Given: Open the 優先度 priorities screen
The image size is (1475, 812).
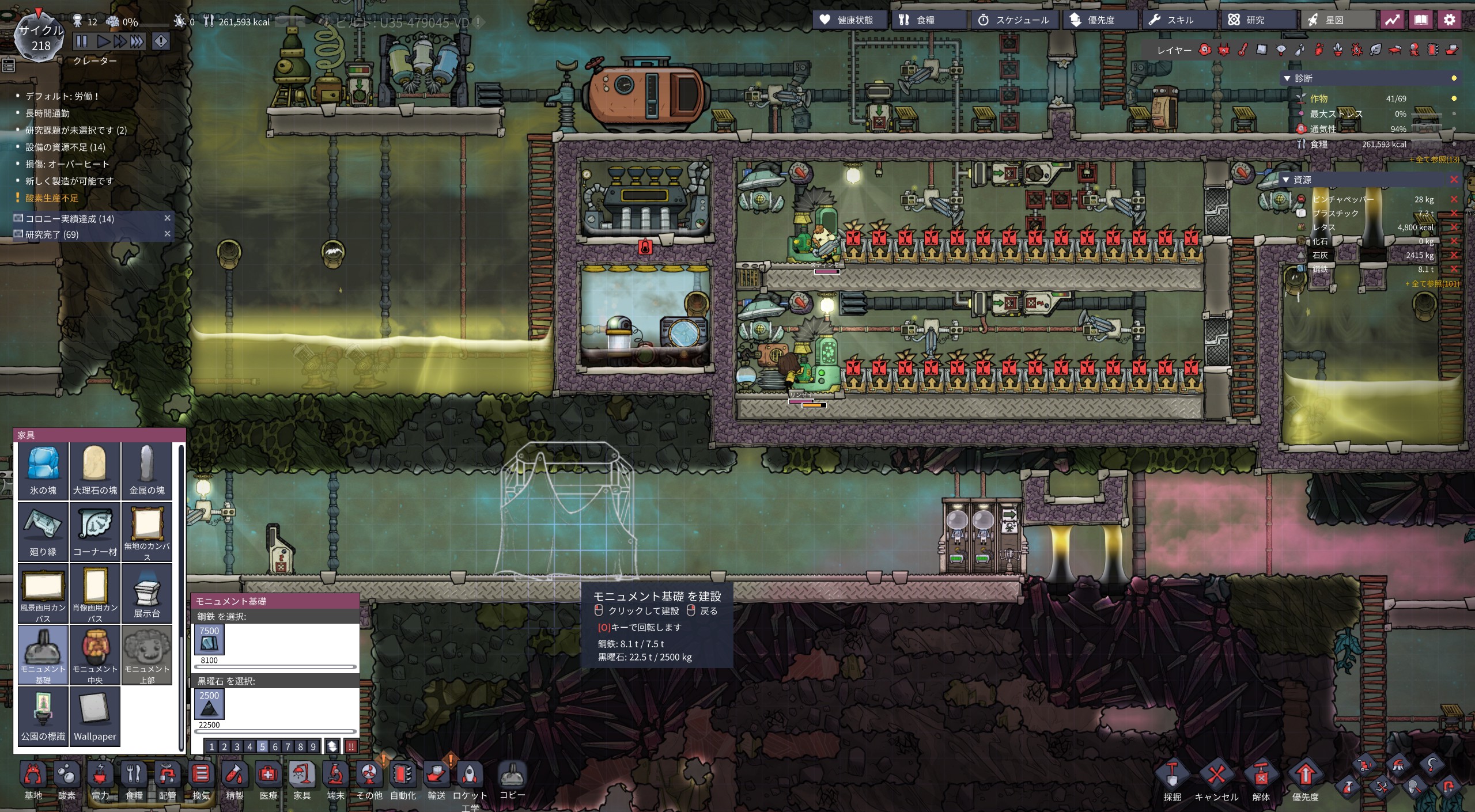Looking at the screenshot, I should tap(1092, 20).
